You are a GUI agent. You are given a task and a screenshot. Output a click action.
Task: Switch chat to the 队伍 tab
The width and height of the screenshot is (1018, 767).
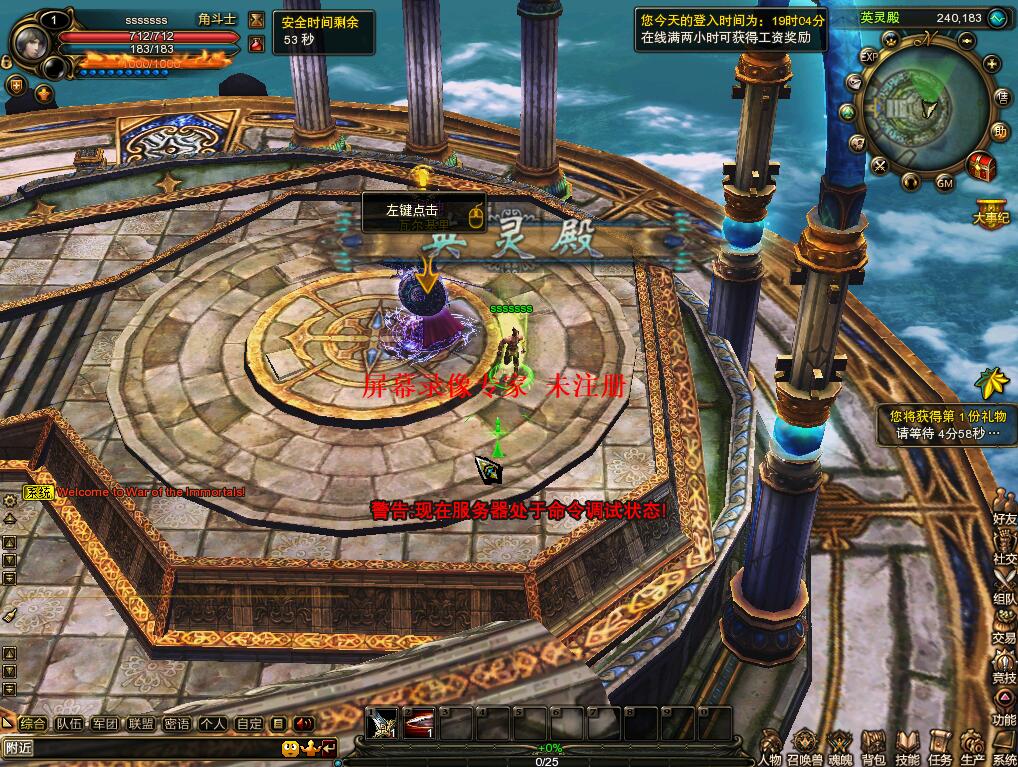click(69, 724)
